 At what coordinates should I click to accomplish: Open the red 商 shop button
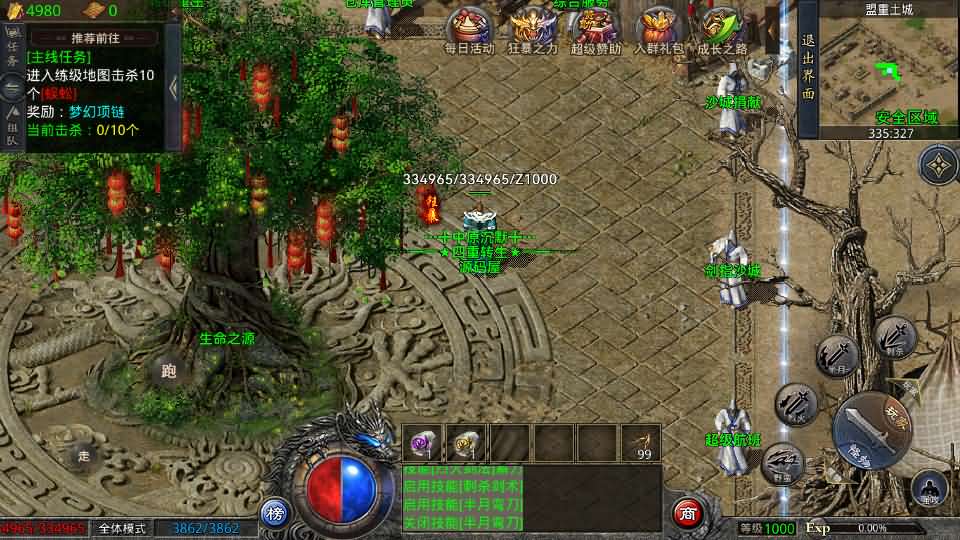tap(687, 512)
